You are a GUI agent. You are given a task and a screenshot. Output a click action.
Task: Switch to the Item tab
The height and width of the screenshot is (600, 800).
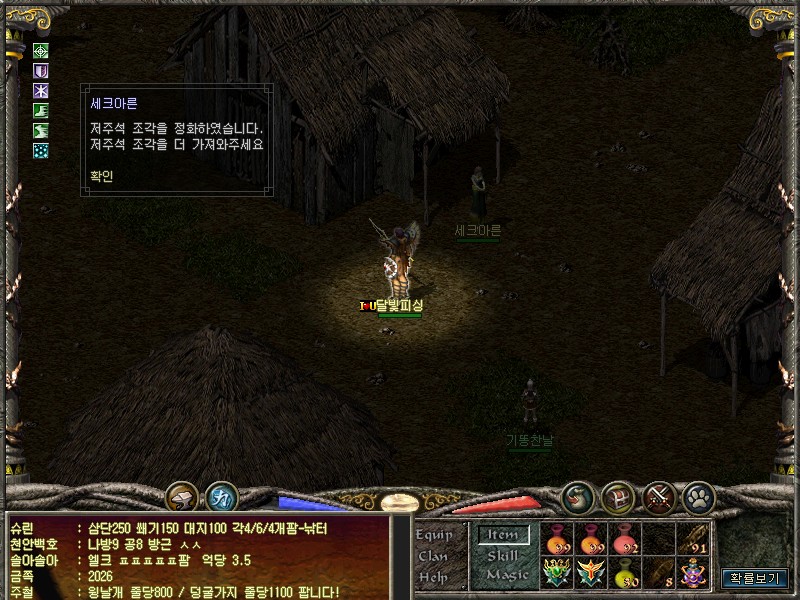[503, 535]
